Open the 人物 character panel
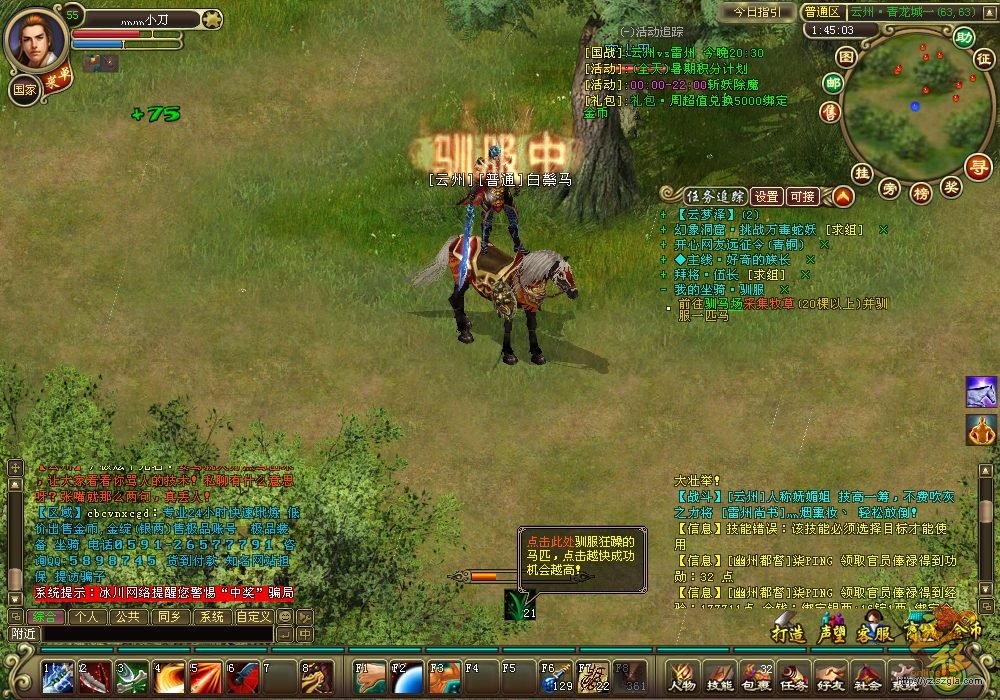1000x700 pixels. (683, 676)
